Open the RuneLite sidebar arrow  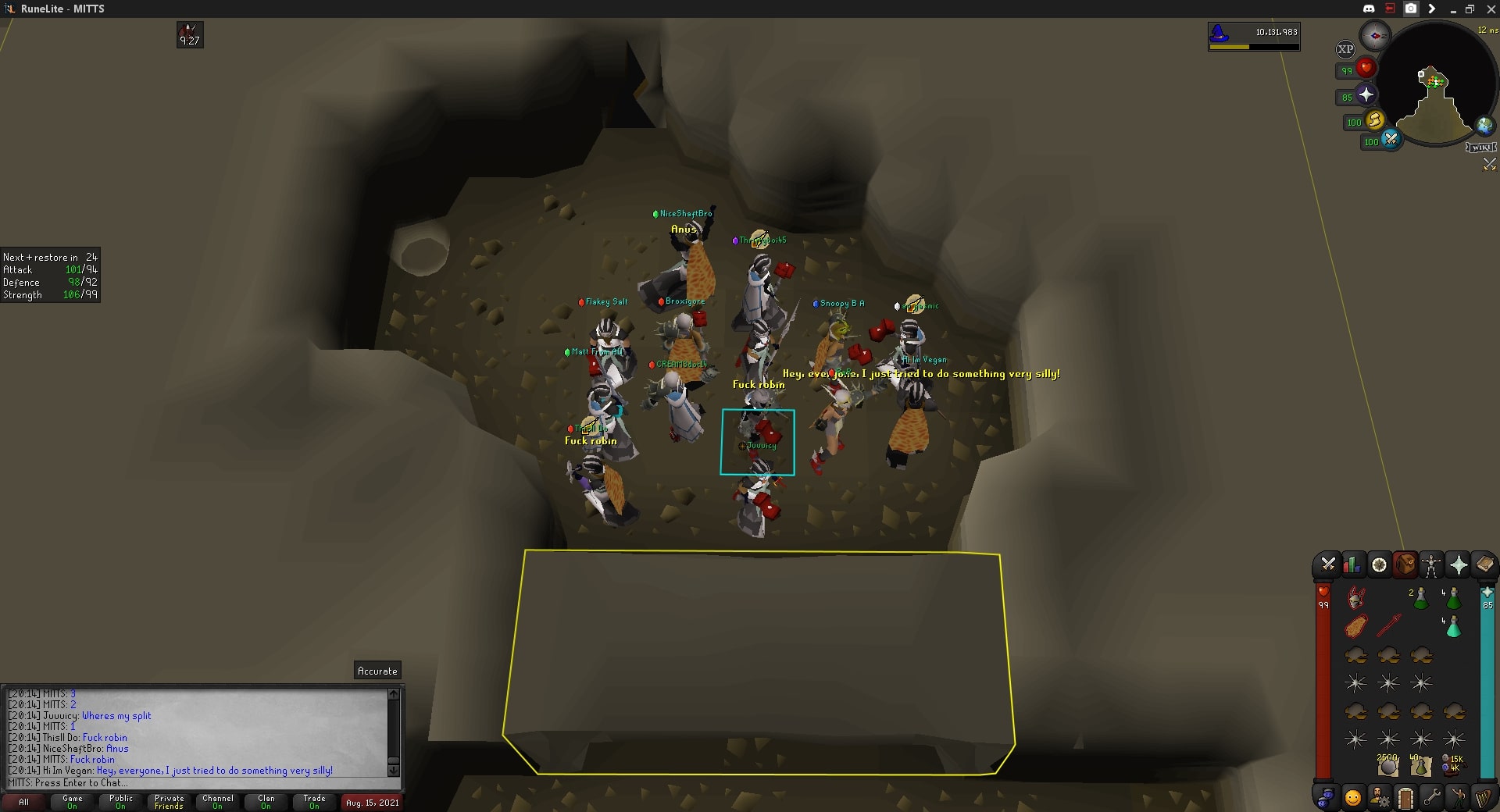tap(1432, 9)
